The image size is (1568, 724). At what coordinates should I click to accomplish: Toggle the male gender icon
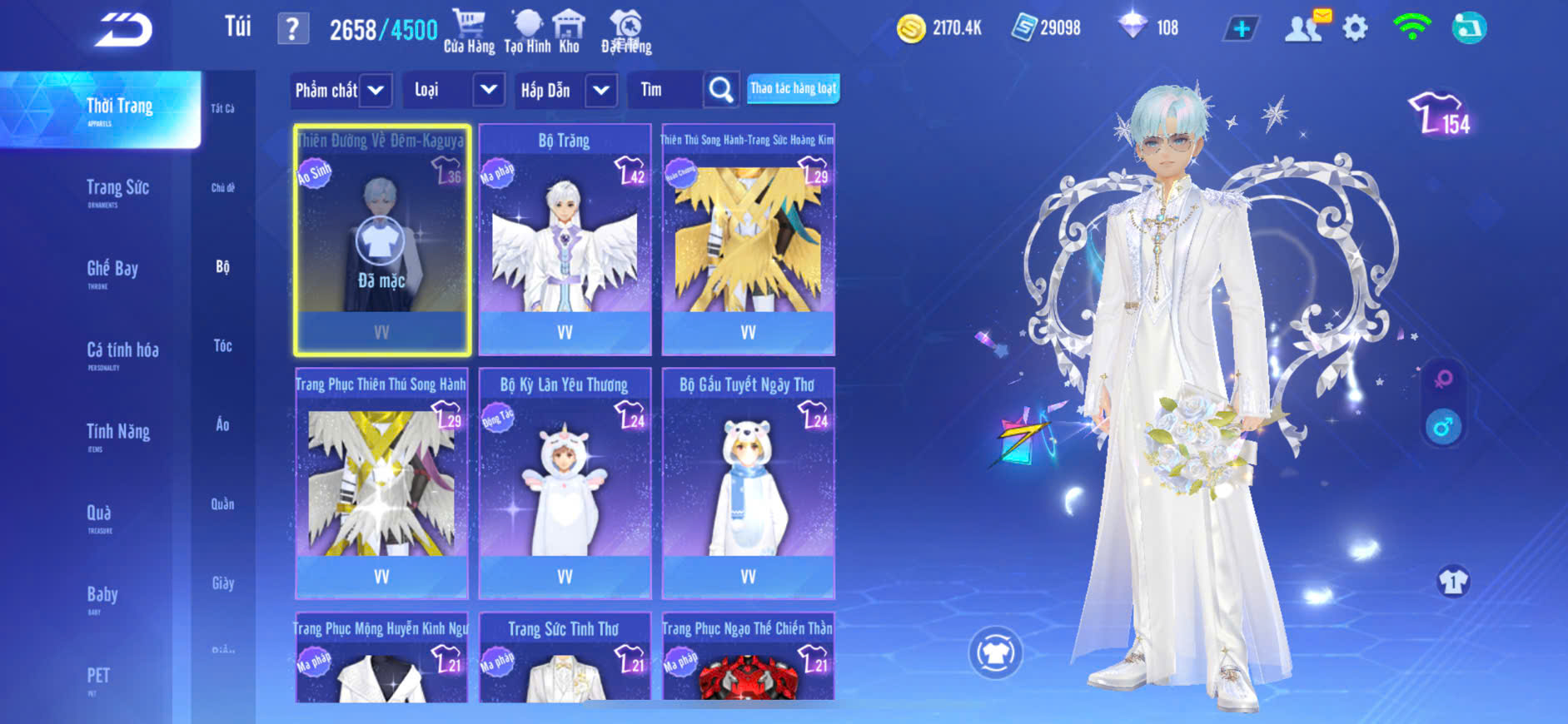point(1443,427)
